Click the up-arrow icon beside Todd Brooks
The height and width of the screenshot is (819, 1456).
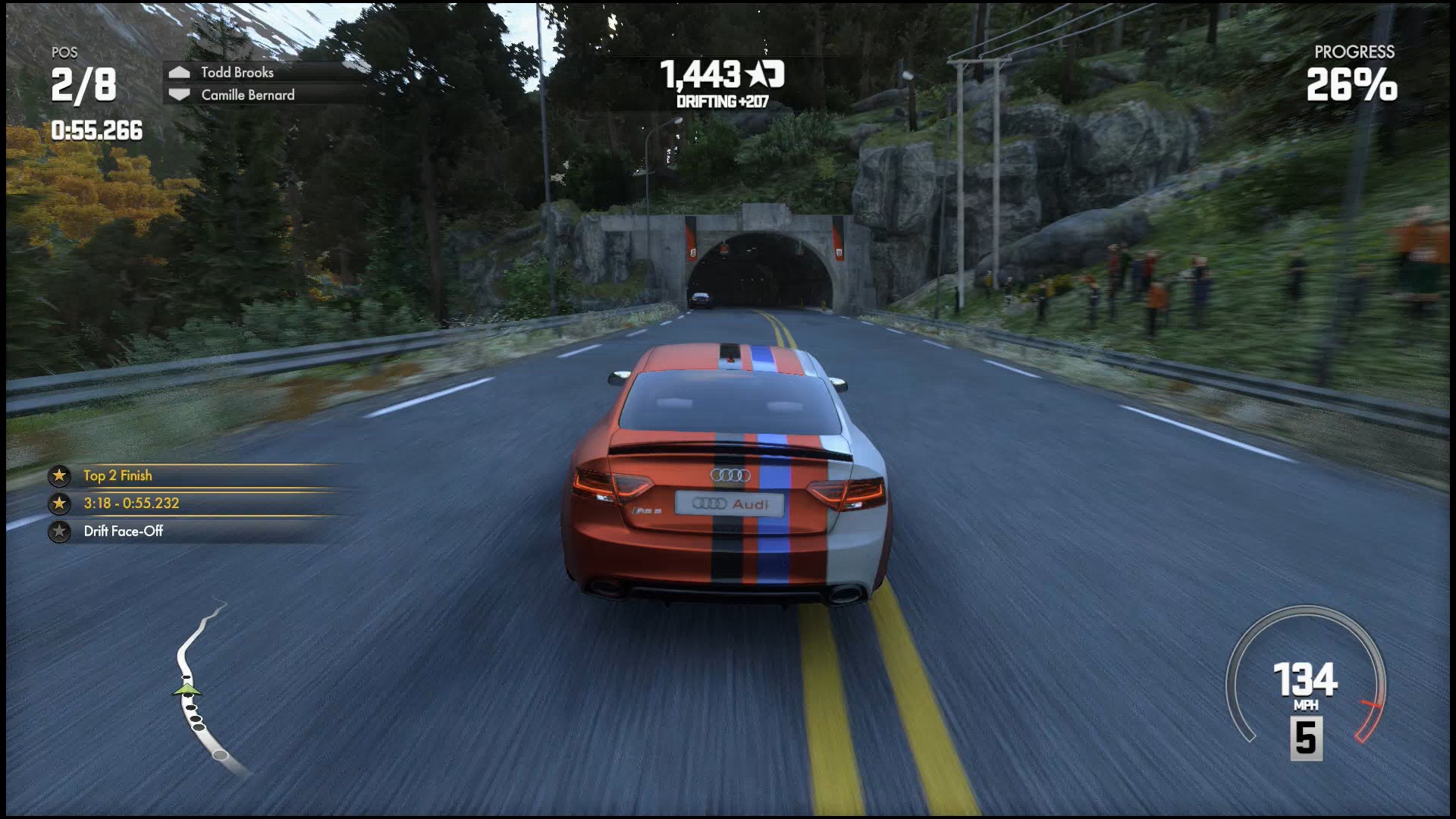click(180, 72)
